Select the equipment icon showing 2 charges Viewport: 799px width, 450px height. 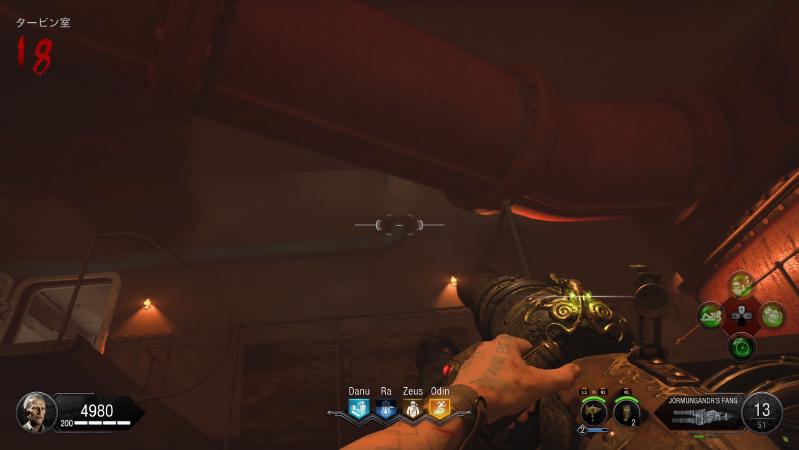[x=627, y=410]
